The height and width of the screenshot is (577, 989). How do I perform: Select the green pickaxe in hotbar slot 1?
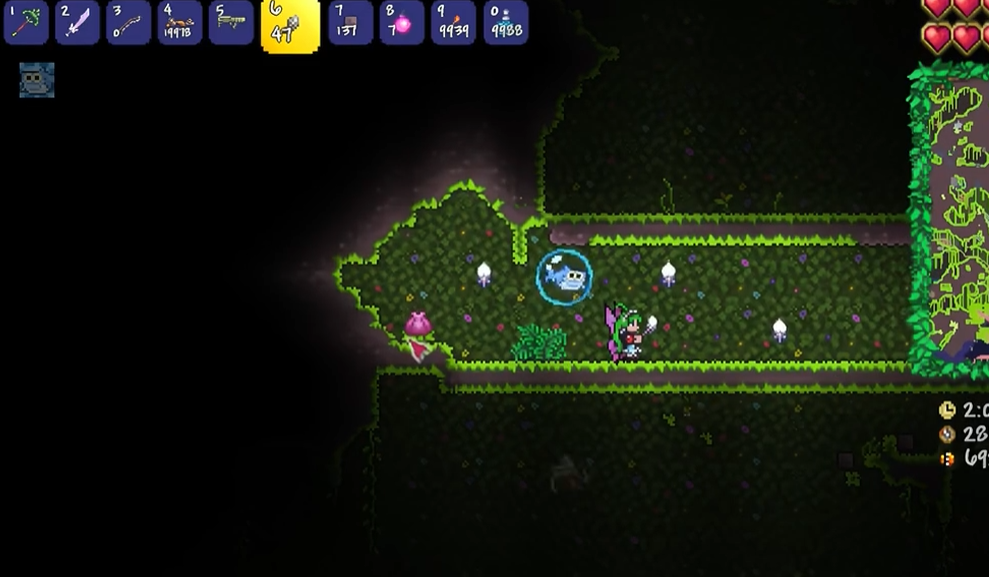pyautogui.click(x=26, y=23)
